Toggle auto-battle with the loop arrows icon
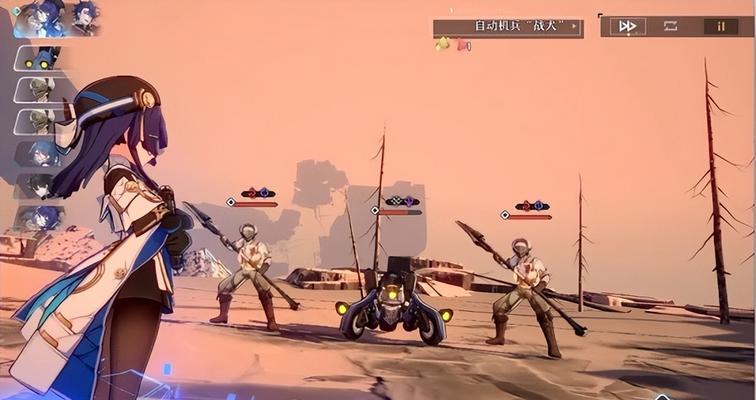Screen dimensions: 756x400 (x=671, y=26)
